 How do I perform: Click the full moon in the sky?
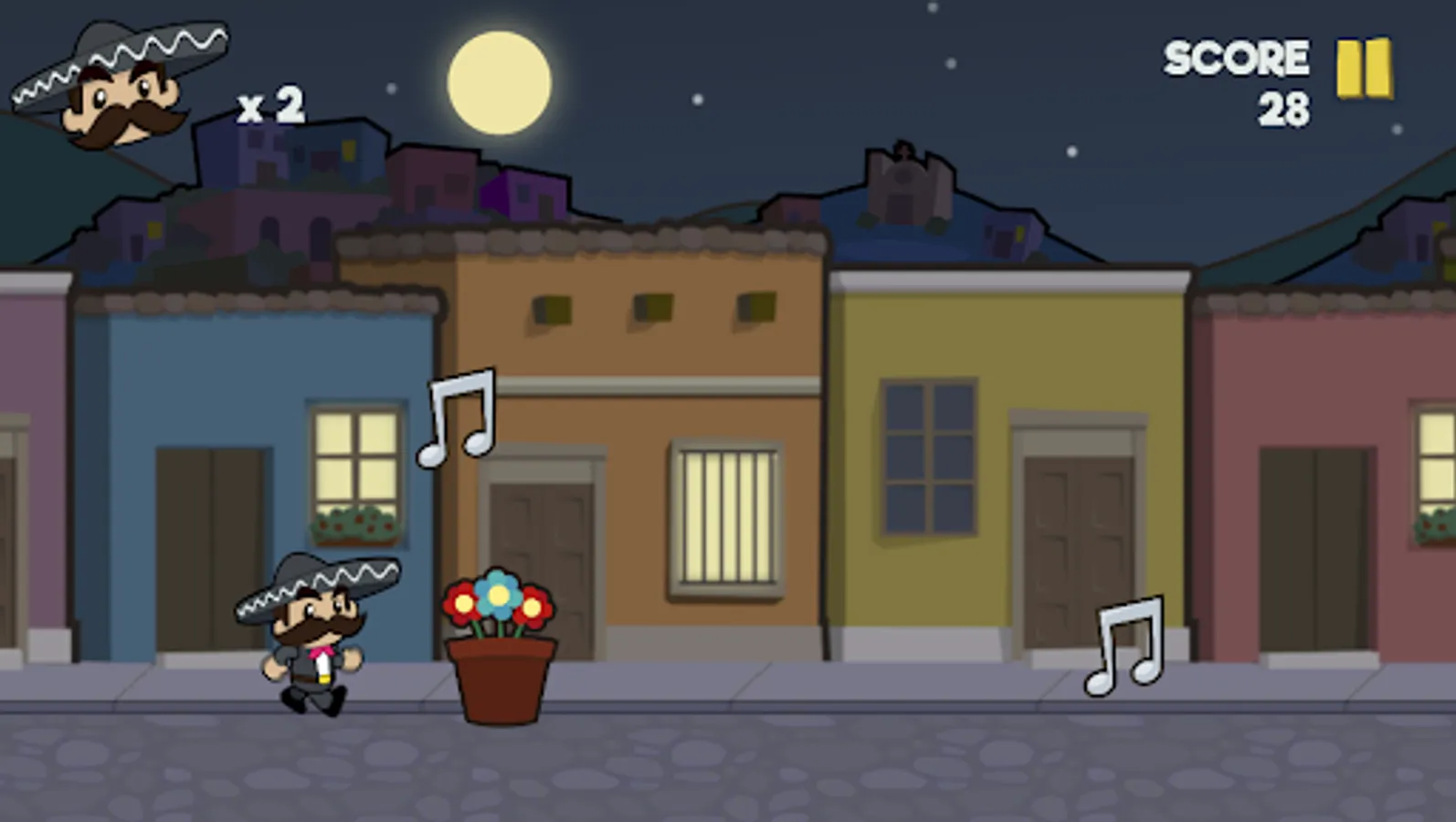click(501, 82)
